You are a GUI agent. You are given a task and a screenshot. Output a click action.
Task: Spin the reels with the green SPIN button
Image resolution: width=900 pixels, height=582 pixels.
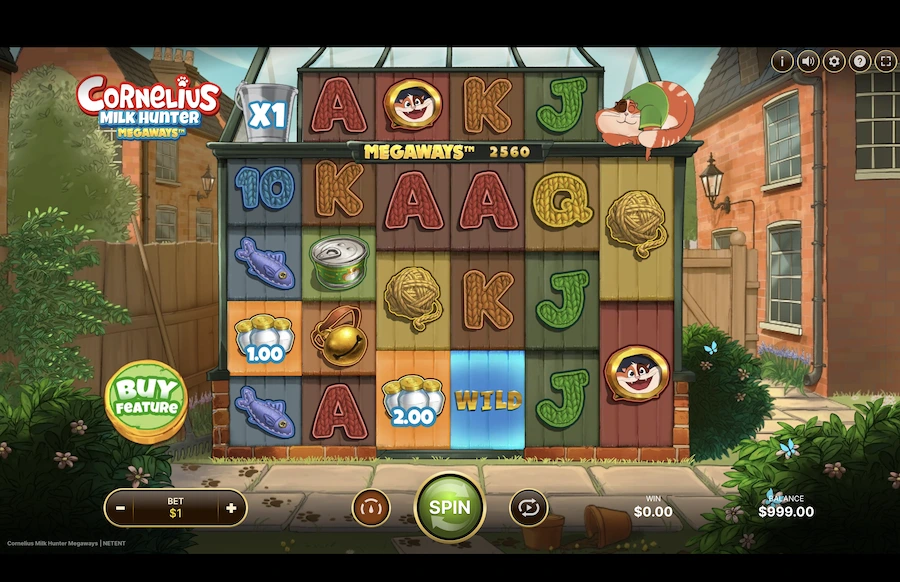449,507
